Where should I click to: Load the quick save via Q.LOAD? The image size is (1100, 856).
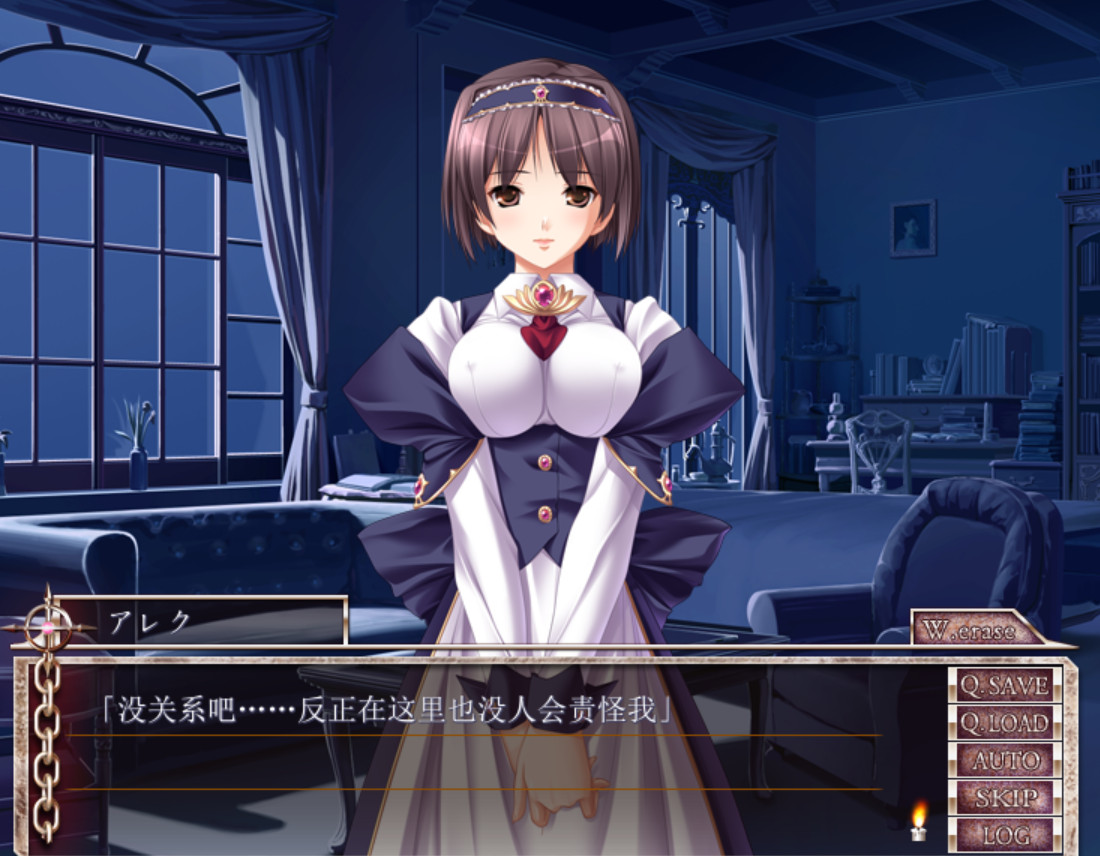(x=1004, y=722)
